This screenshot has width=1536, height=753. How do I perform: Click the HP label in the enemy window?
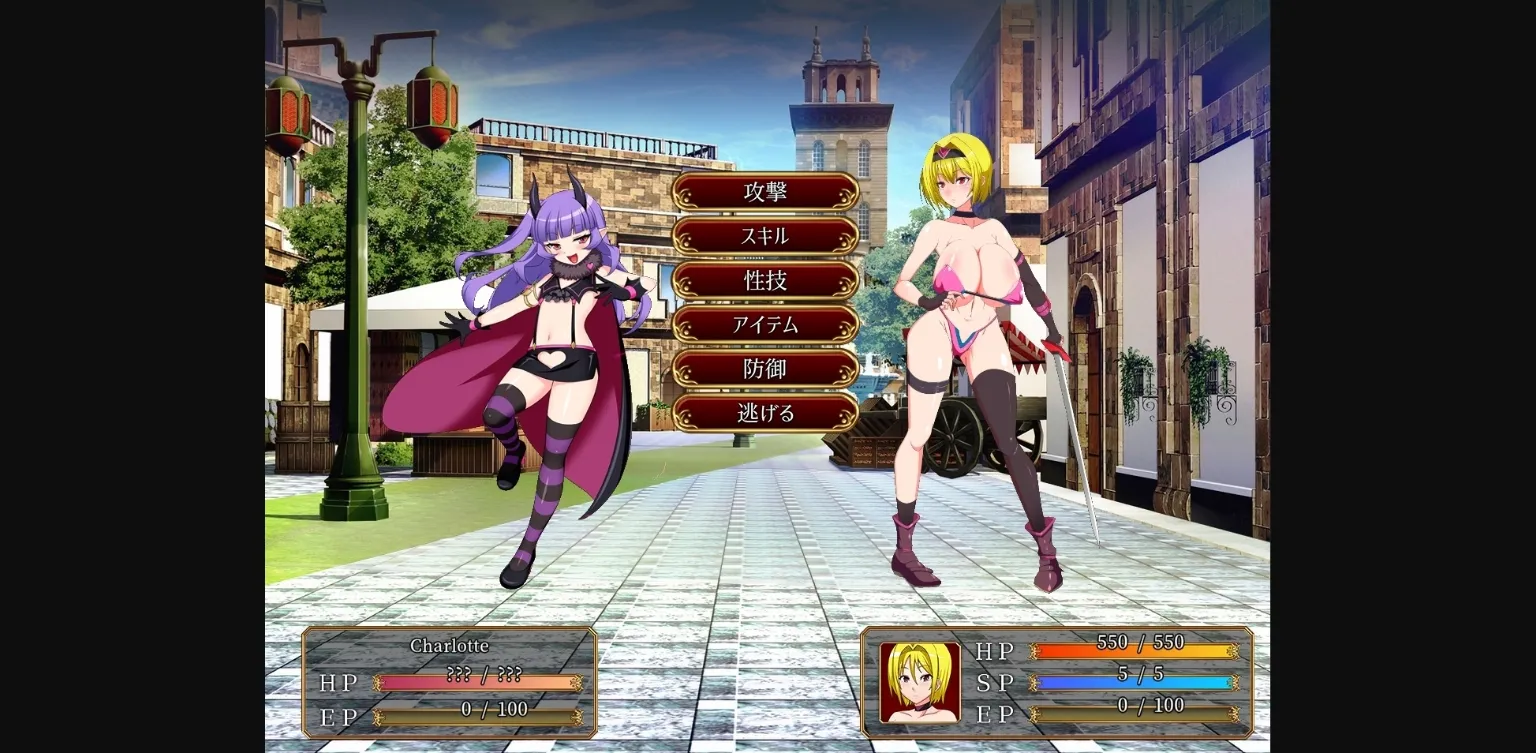(x=337, y=683)
